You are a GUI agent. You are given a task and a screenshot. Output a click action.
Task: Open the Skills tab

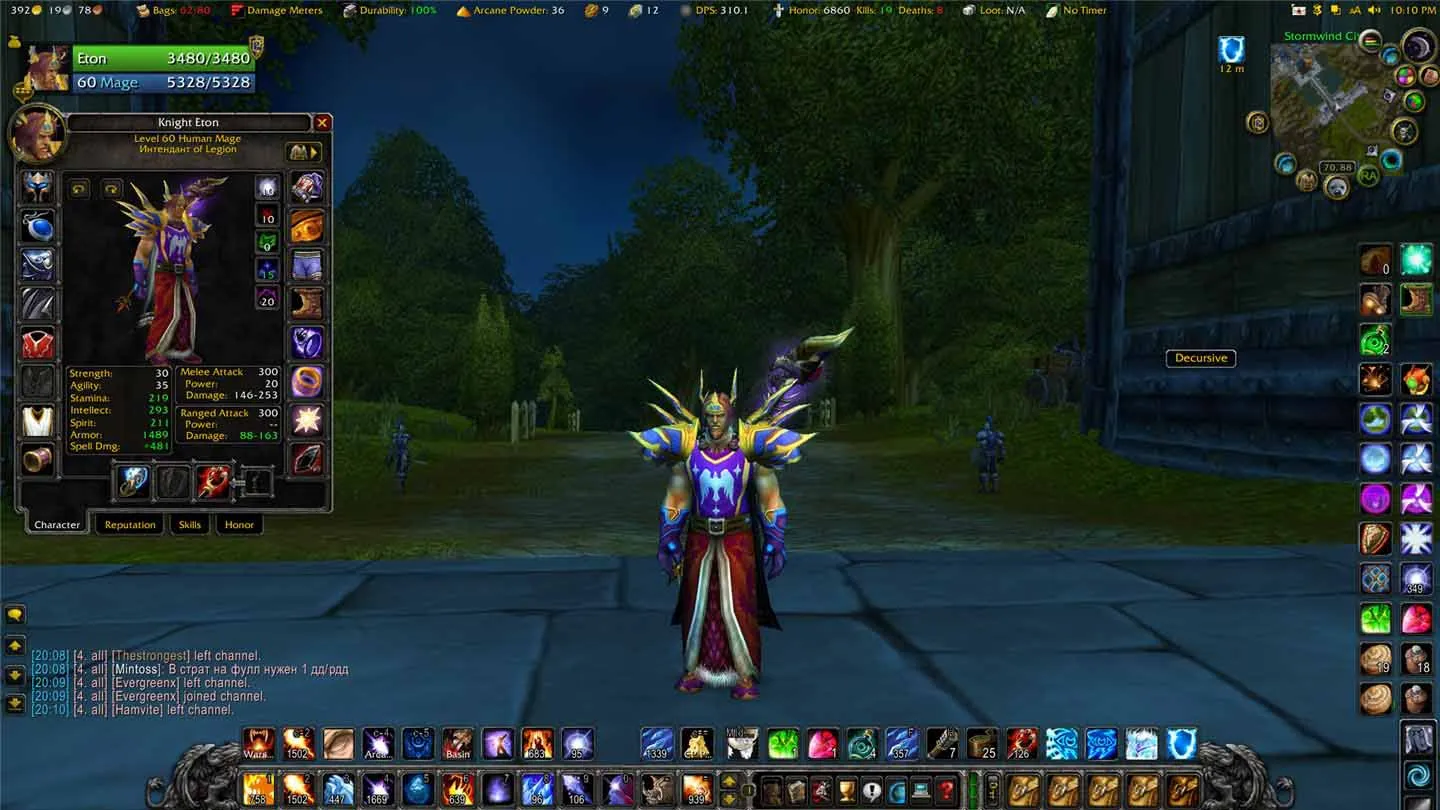click(x=190, y=524)
